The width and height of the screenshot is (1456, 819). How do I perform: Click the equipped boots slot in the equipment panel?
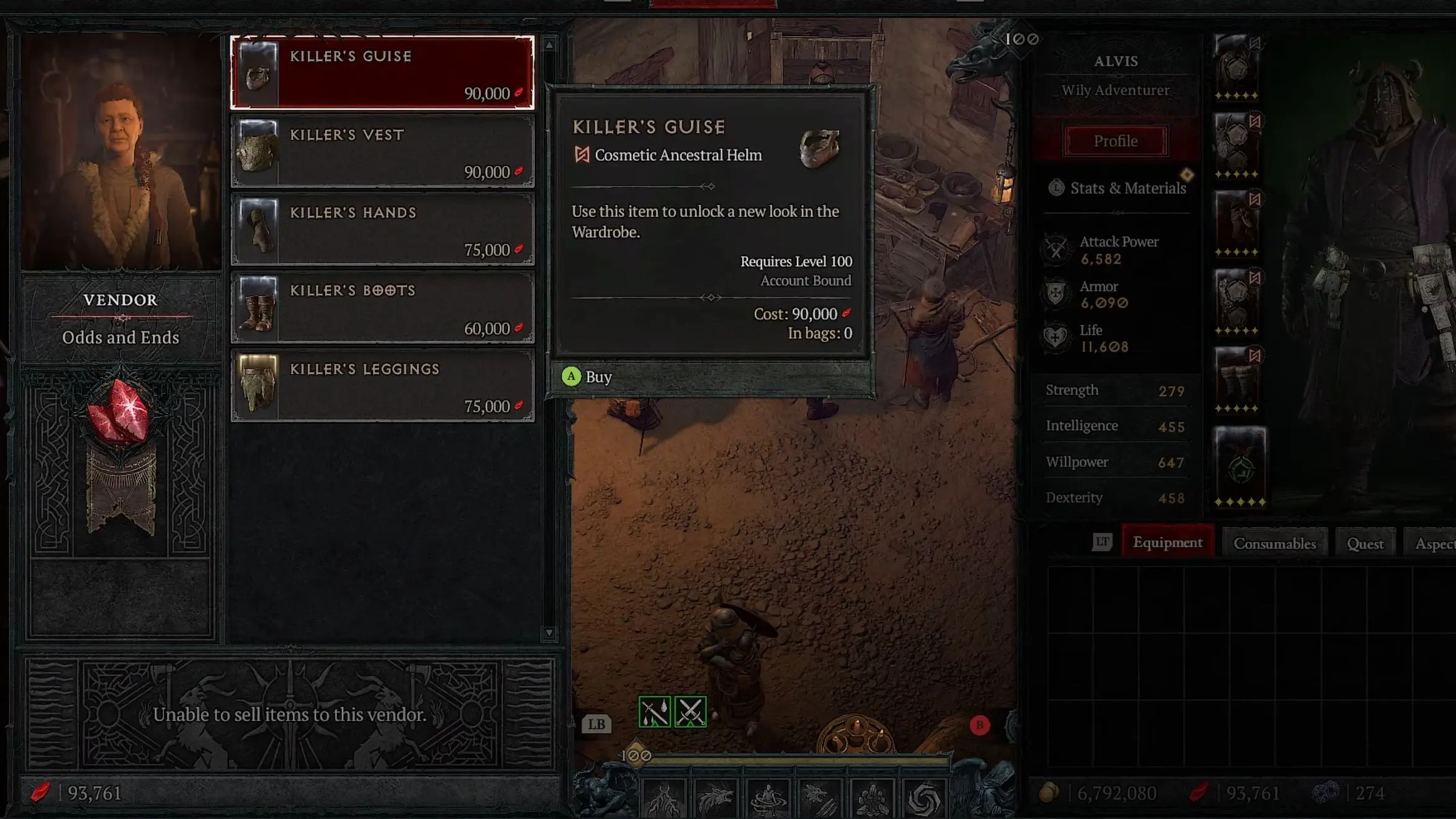[x=1237, y=379]
